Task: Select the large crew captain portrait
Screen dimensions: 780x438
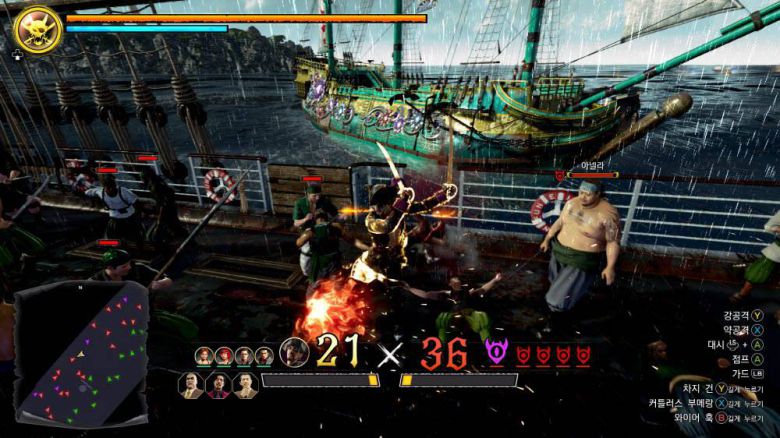Action: 294,352
